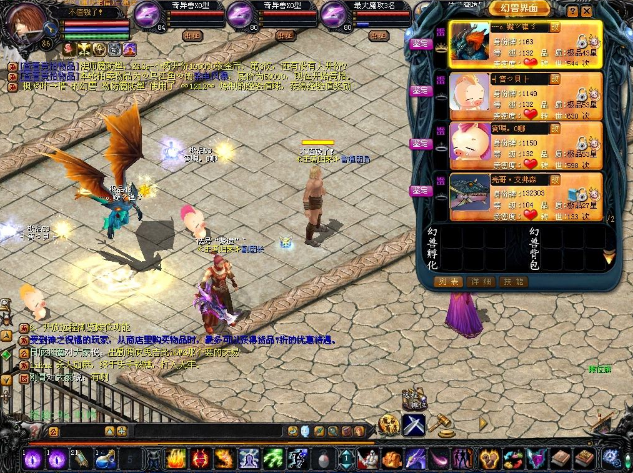The height and width of the screenshot is (473, 633).
Task: Activate the purple orb skill in hotbar
Action: click(x=35, y=458)
